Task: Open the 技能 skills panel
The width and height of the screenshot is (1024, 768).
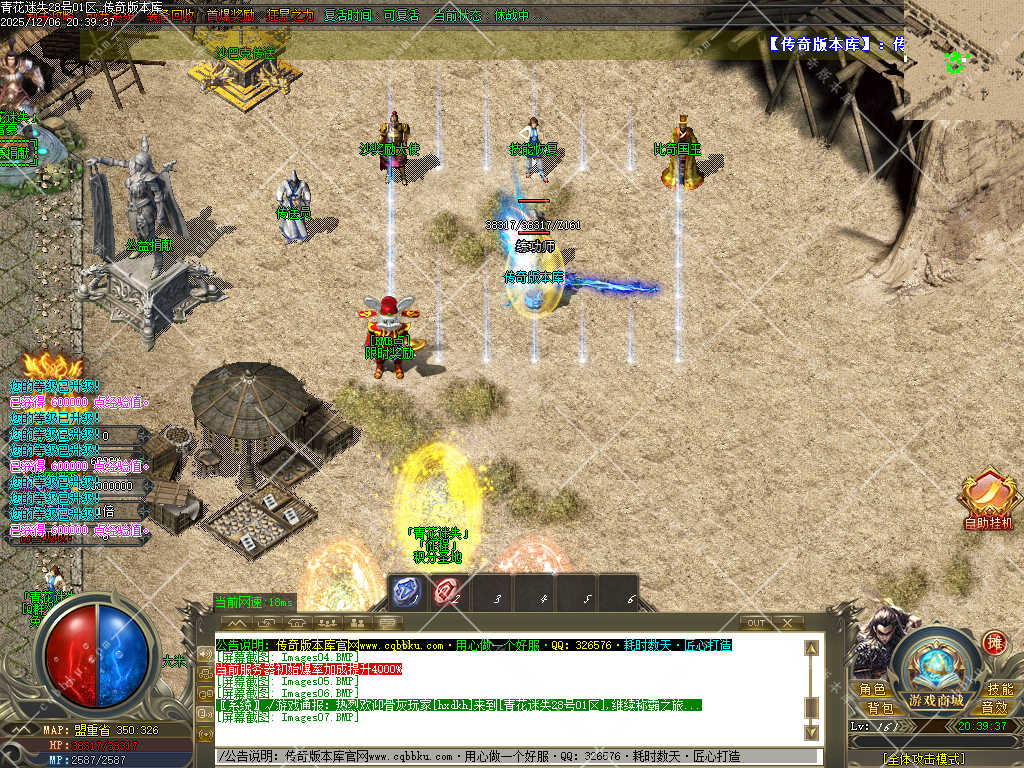Action: click(999, 690)
